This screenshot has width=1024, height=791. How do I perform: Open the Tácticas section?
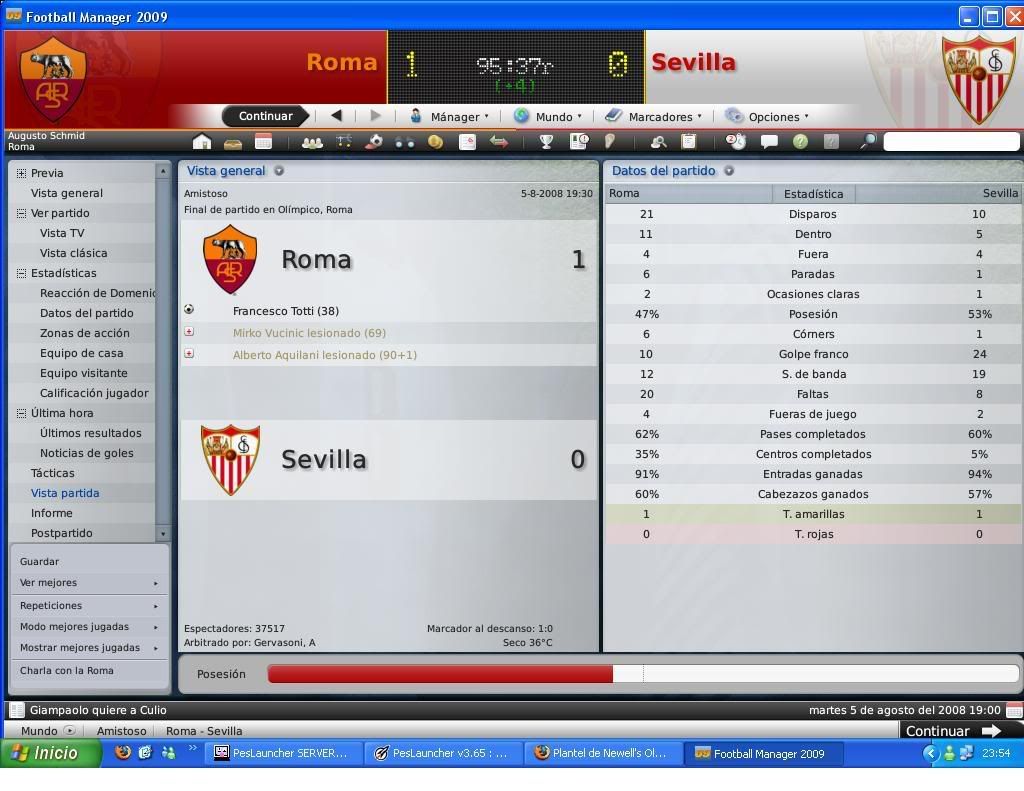pyautogui.click(x=52, y=473)
